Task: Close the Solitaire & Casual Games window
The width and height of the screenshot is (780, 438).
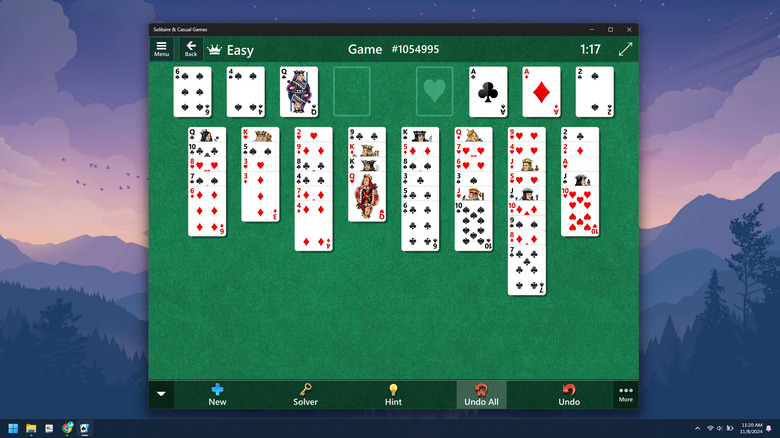Action: [629, 29]
